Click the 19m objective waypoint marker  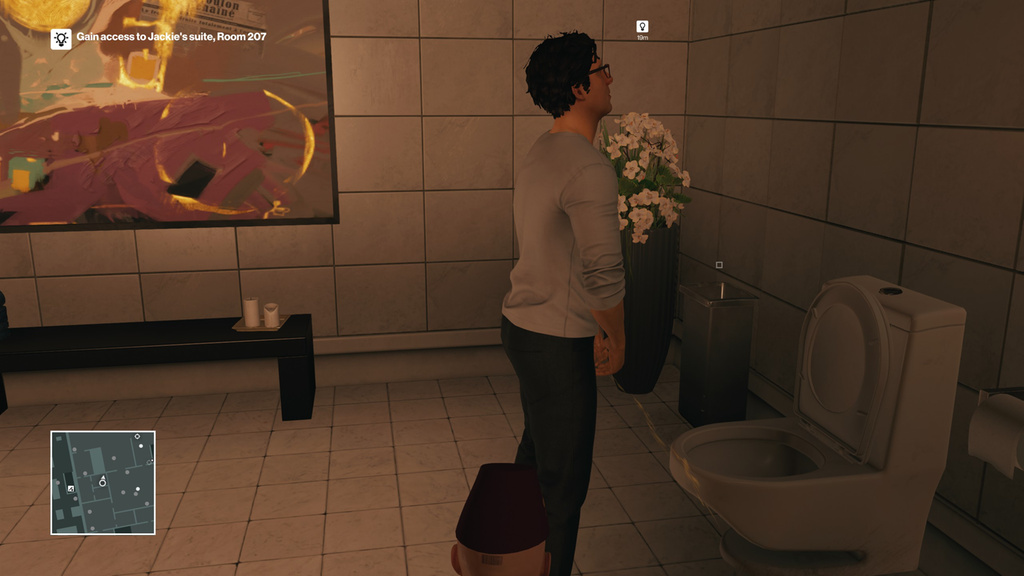tap(642, 27)
